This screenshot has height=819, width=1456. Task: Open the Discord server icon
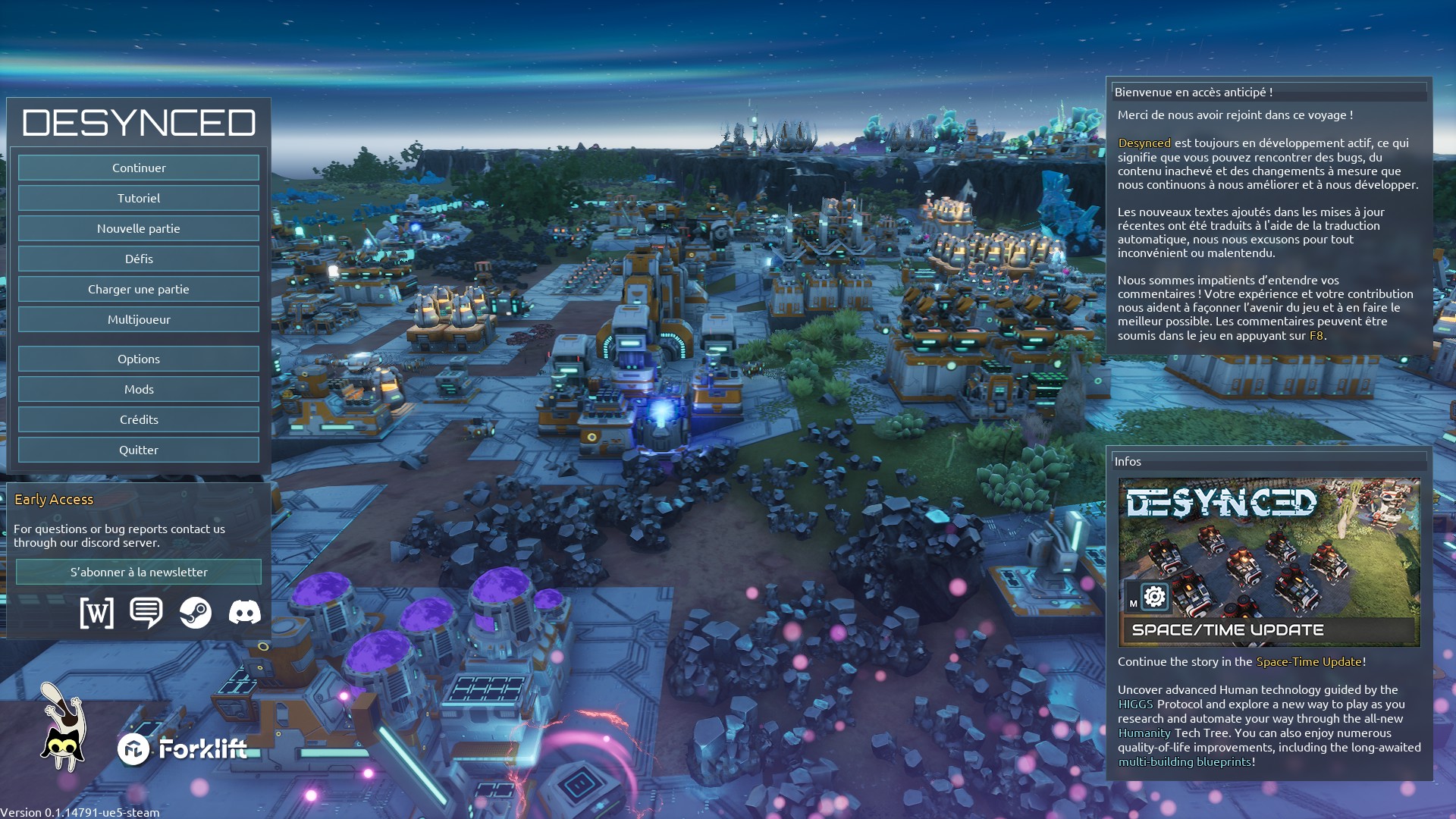pos(245,613)
